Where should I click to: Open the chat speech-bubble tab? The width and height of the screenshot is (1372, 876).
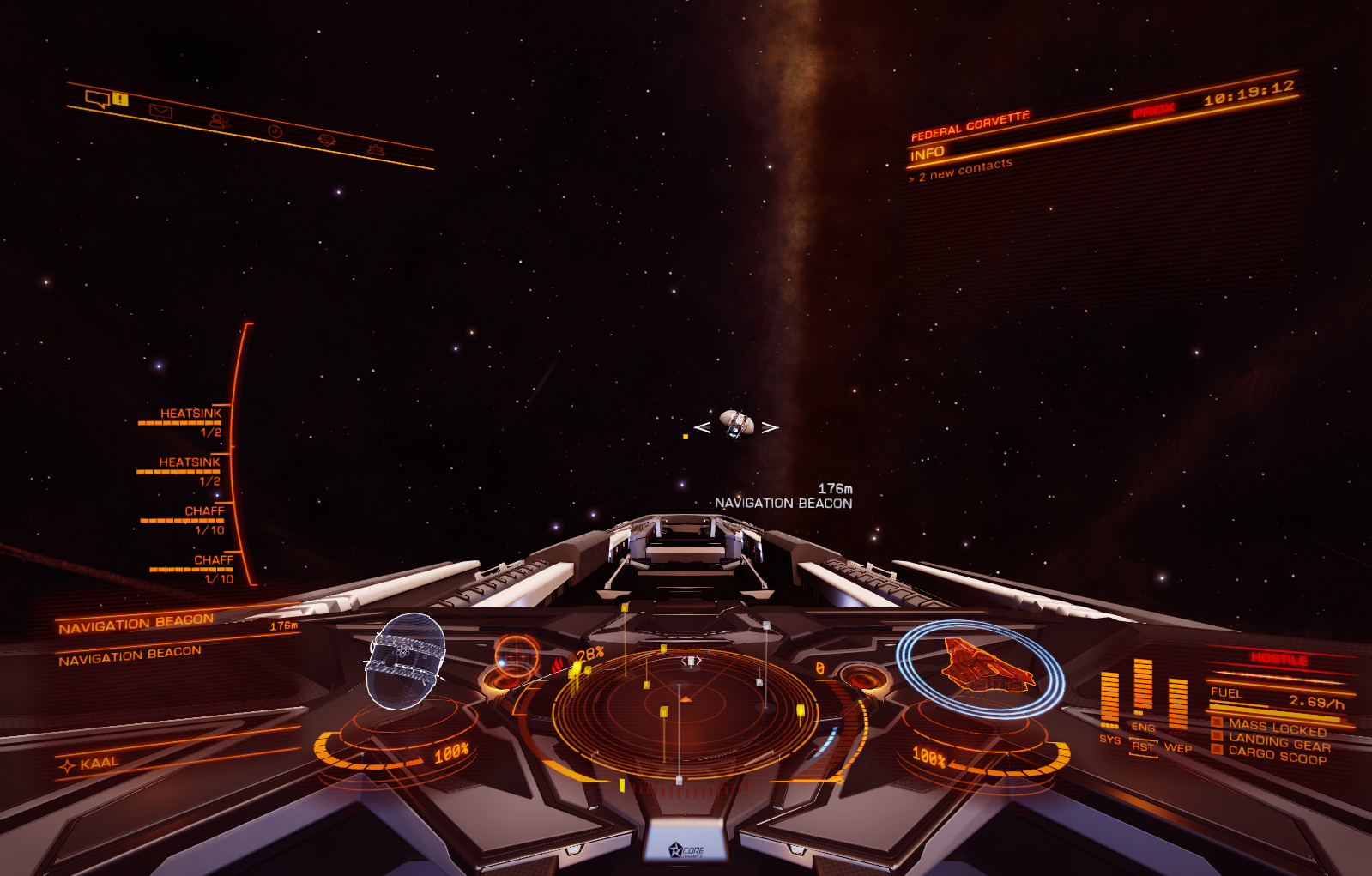97,99
